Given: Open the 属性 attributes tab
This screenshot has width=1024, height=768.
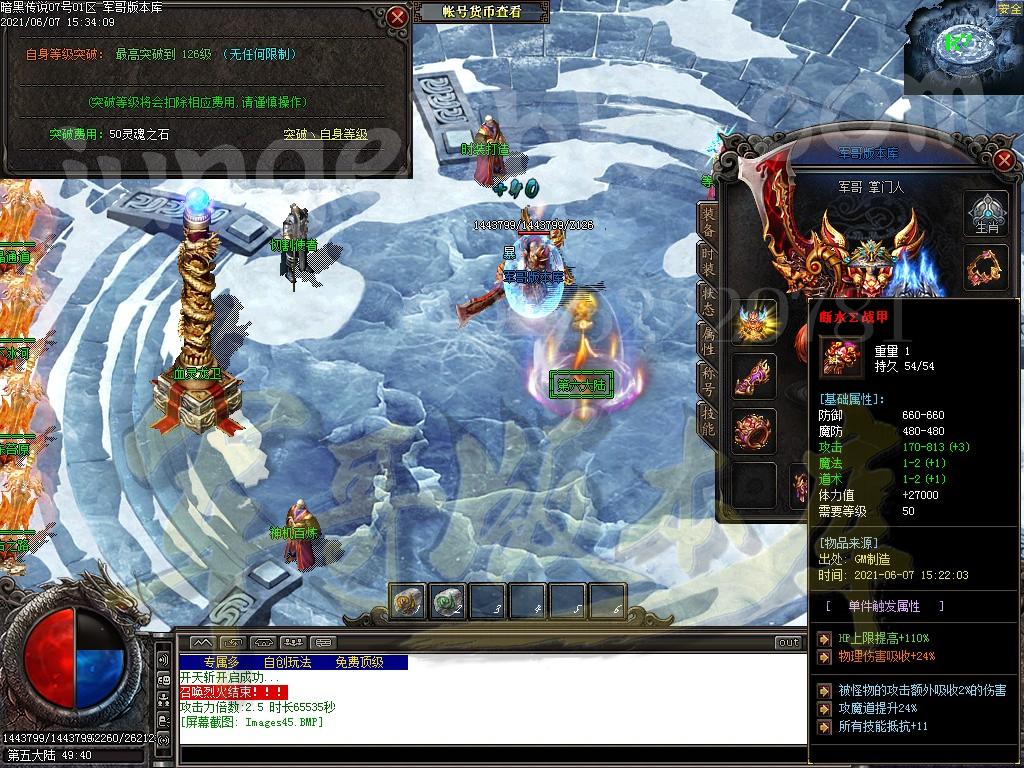Looking at the screenshot, I should [x=708, y=341].
